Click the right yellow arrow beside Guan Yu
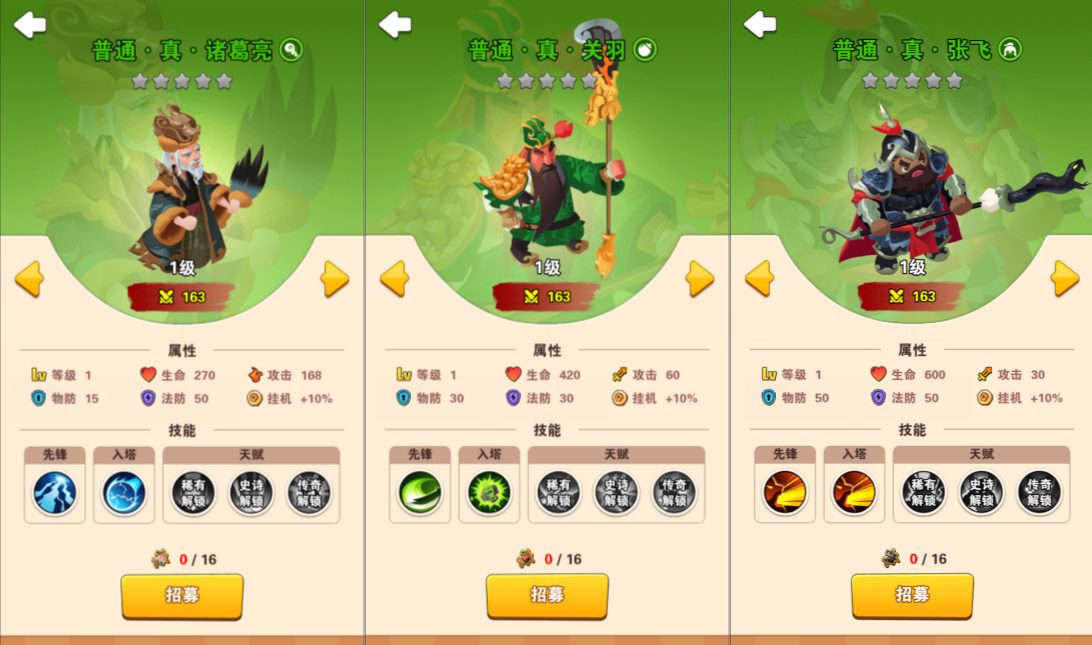The height and width of the screenshot is (645, 1092). (700, 279)
